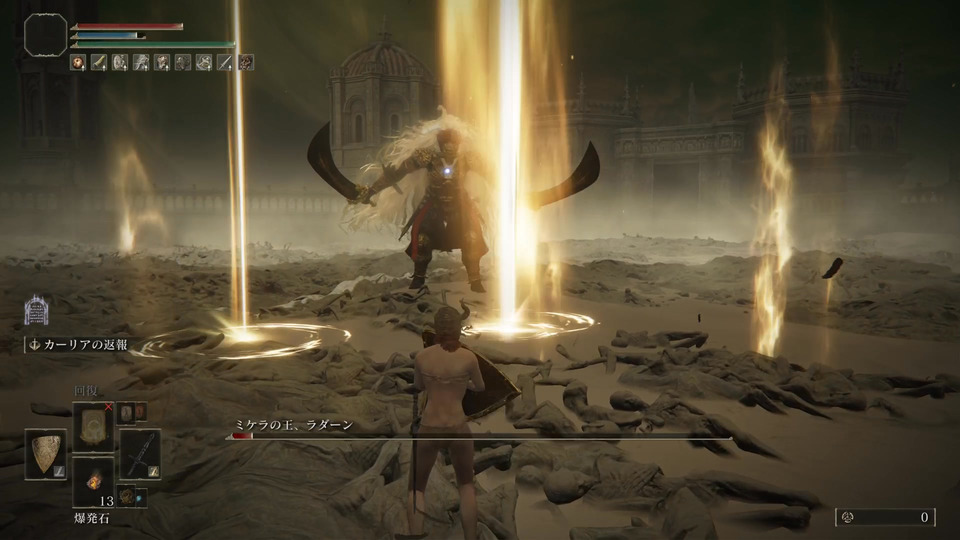The image size is (960, 540).
Task: Select the shield in the left-hand slot
Action: tap(45, 455)
